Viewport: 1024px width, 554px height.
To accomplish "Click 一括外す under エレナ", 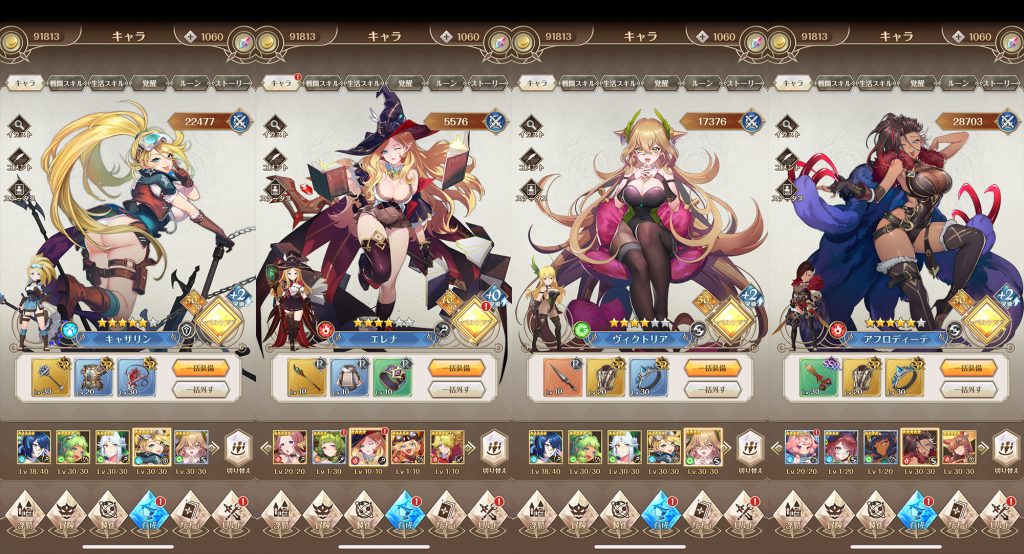I will tap(456, 389).
